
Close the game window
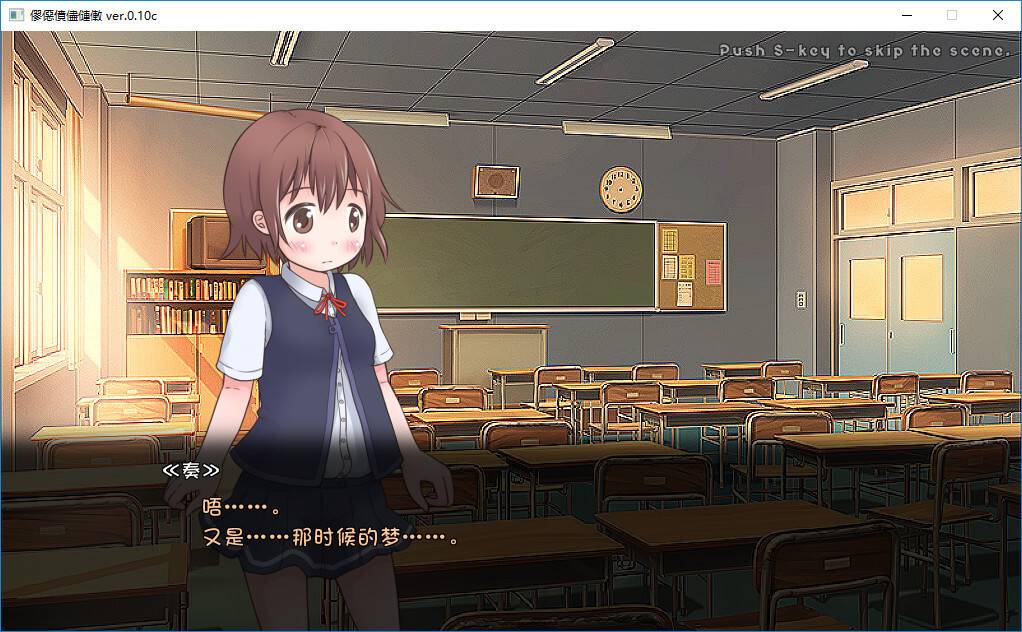click(997, 15)
